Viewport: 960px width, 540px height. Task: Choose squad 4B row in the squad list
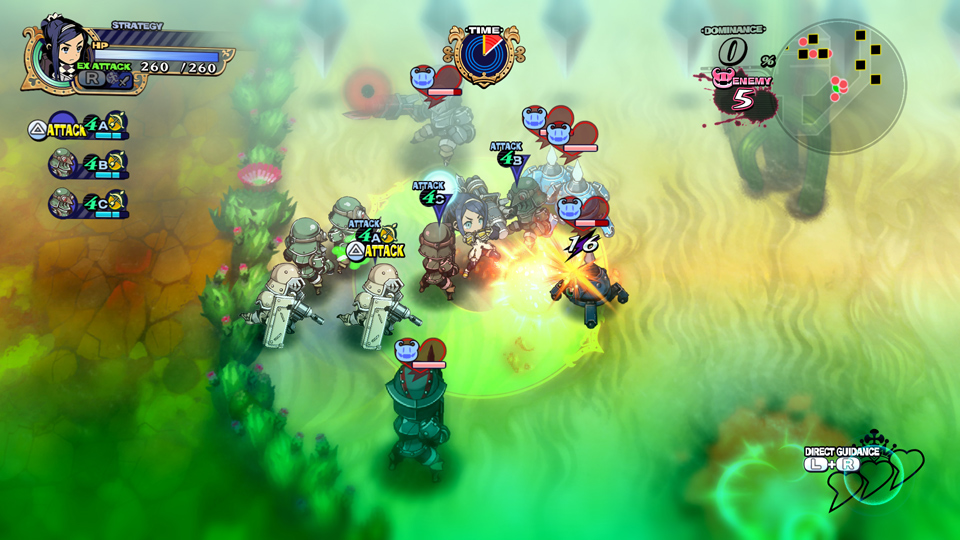click(86, 164)
